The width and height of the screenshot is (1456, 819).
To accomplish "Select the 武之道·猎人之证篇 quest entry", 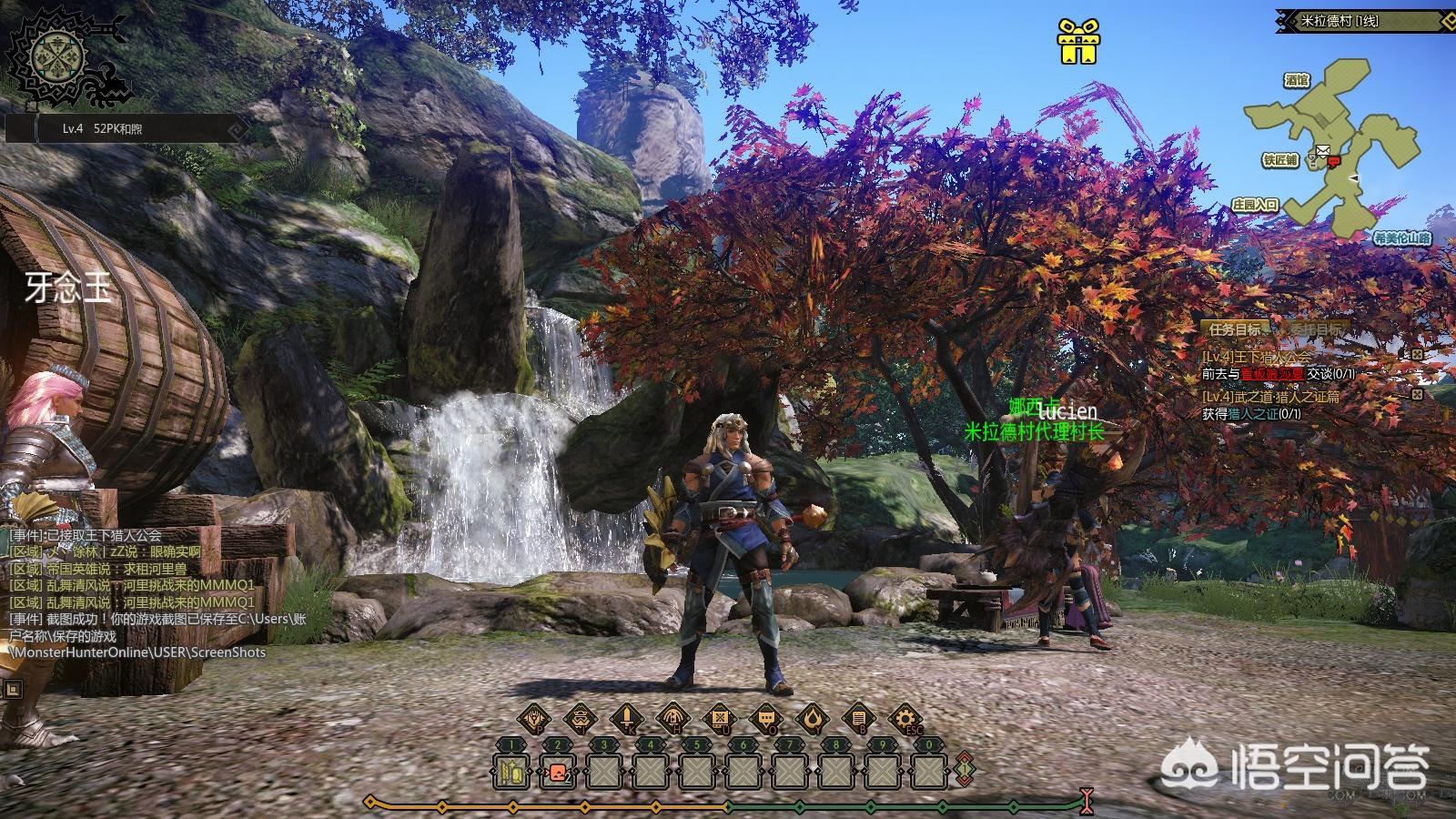I will tap(1270, 397).
